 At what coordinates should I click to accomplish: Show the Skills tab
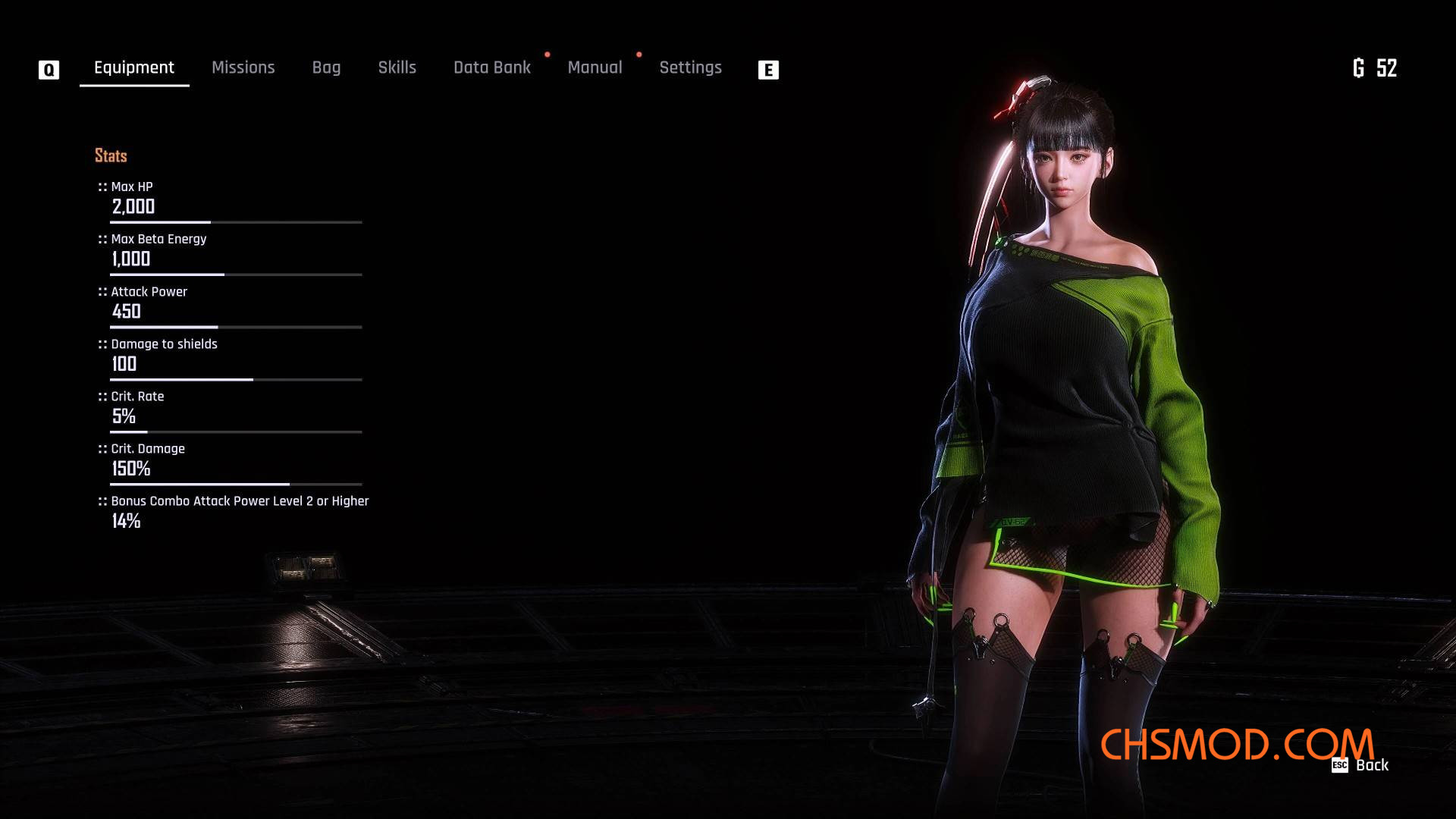(397, 67)
